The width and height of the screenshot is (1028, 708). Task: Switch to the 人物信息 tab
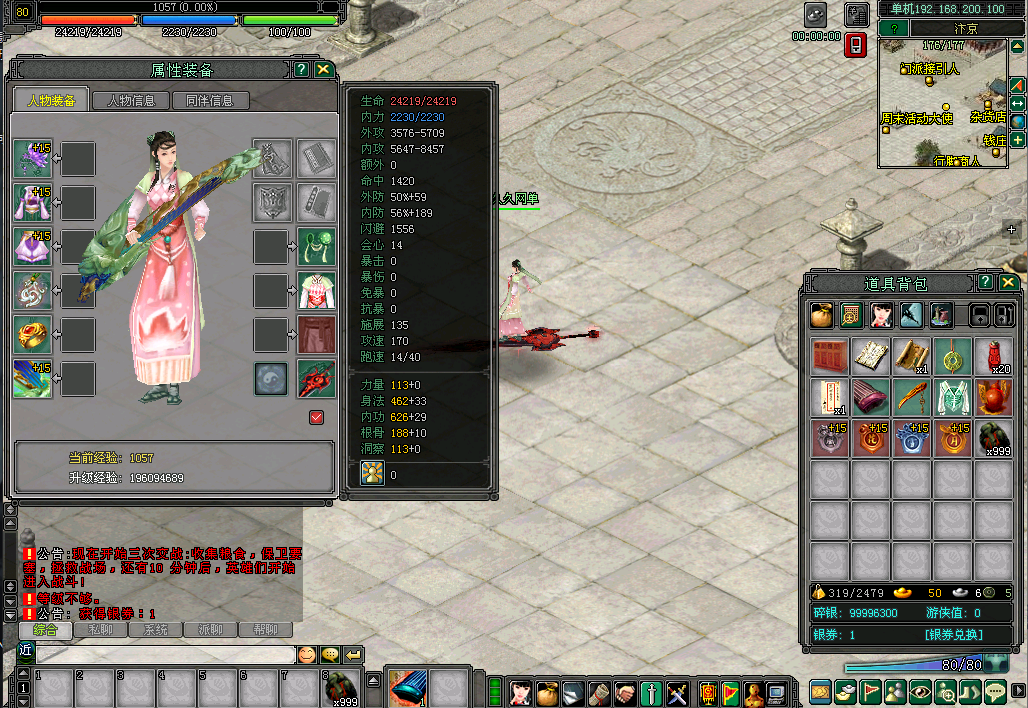131,100
